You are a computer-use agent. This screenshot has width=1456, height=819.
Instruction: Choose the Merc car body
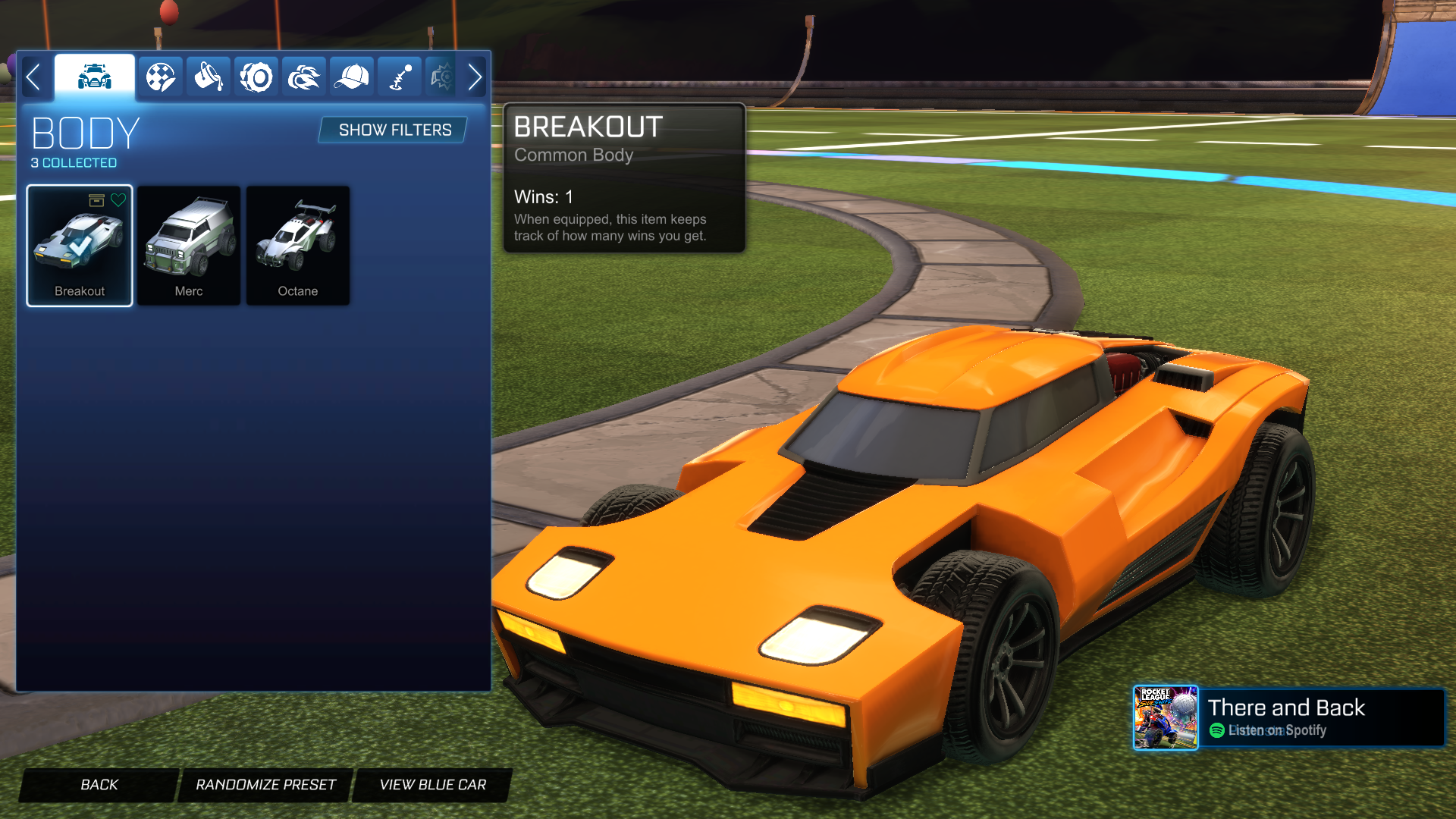point(189,246)
